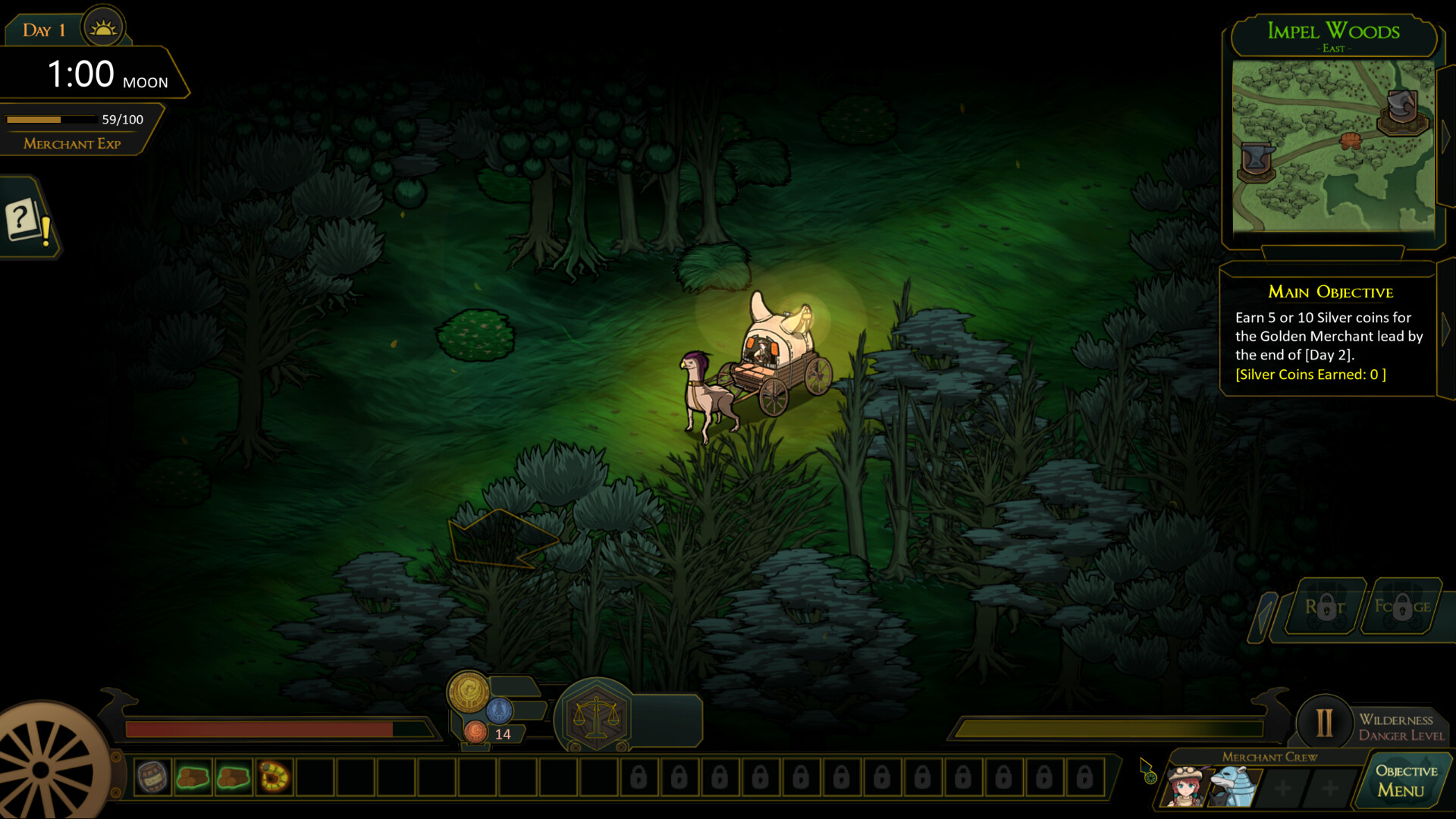Select the barrel item in the cargo bar
Screen dimensions: 1456x819
pyautogui.click(x=152, y=777)
